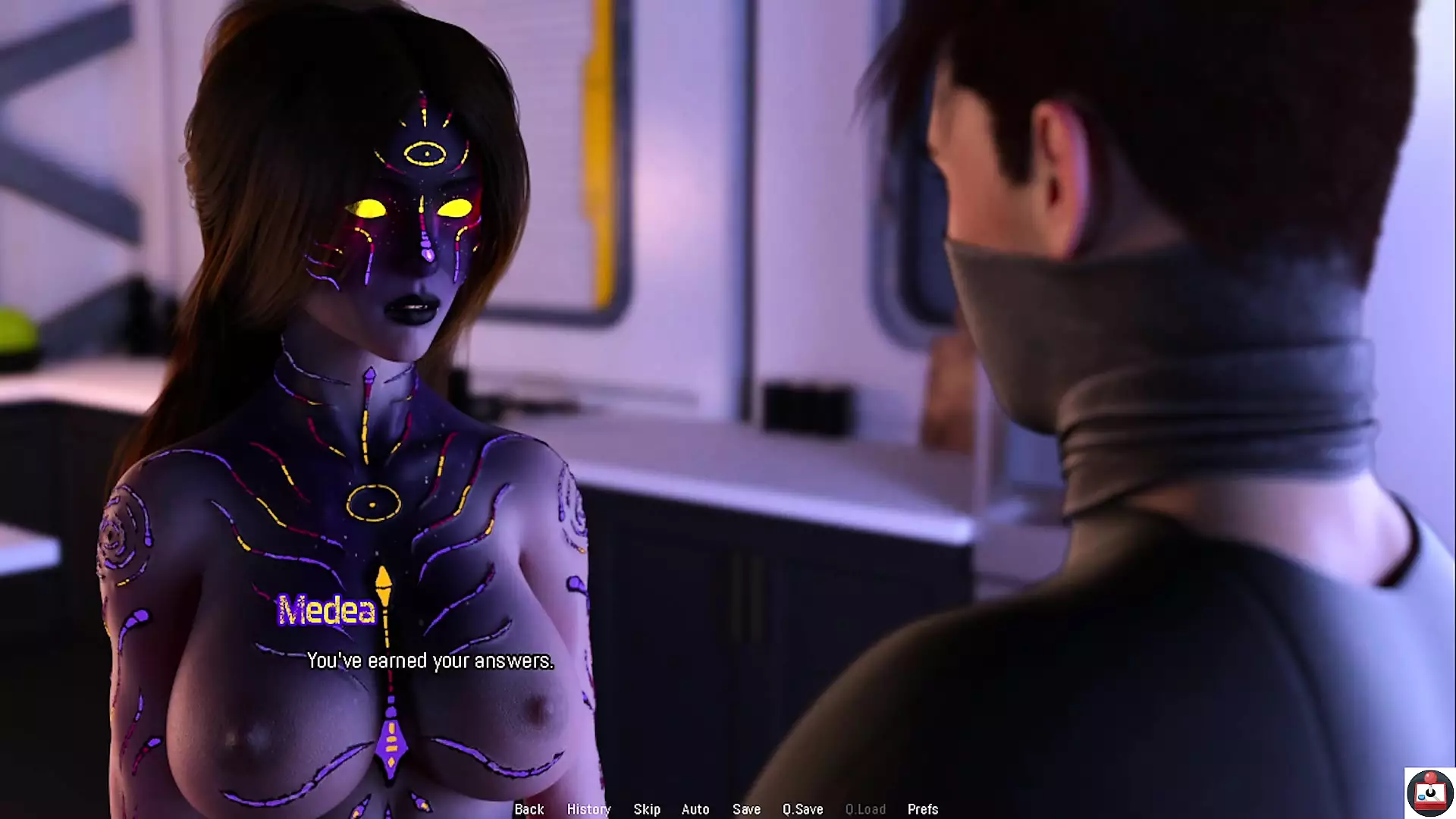Open the History log
The image size is (1456, 819).
(x=588, y=809)
